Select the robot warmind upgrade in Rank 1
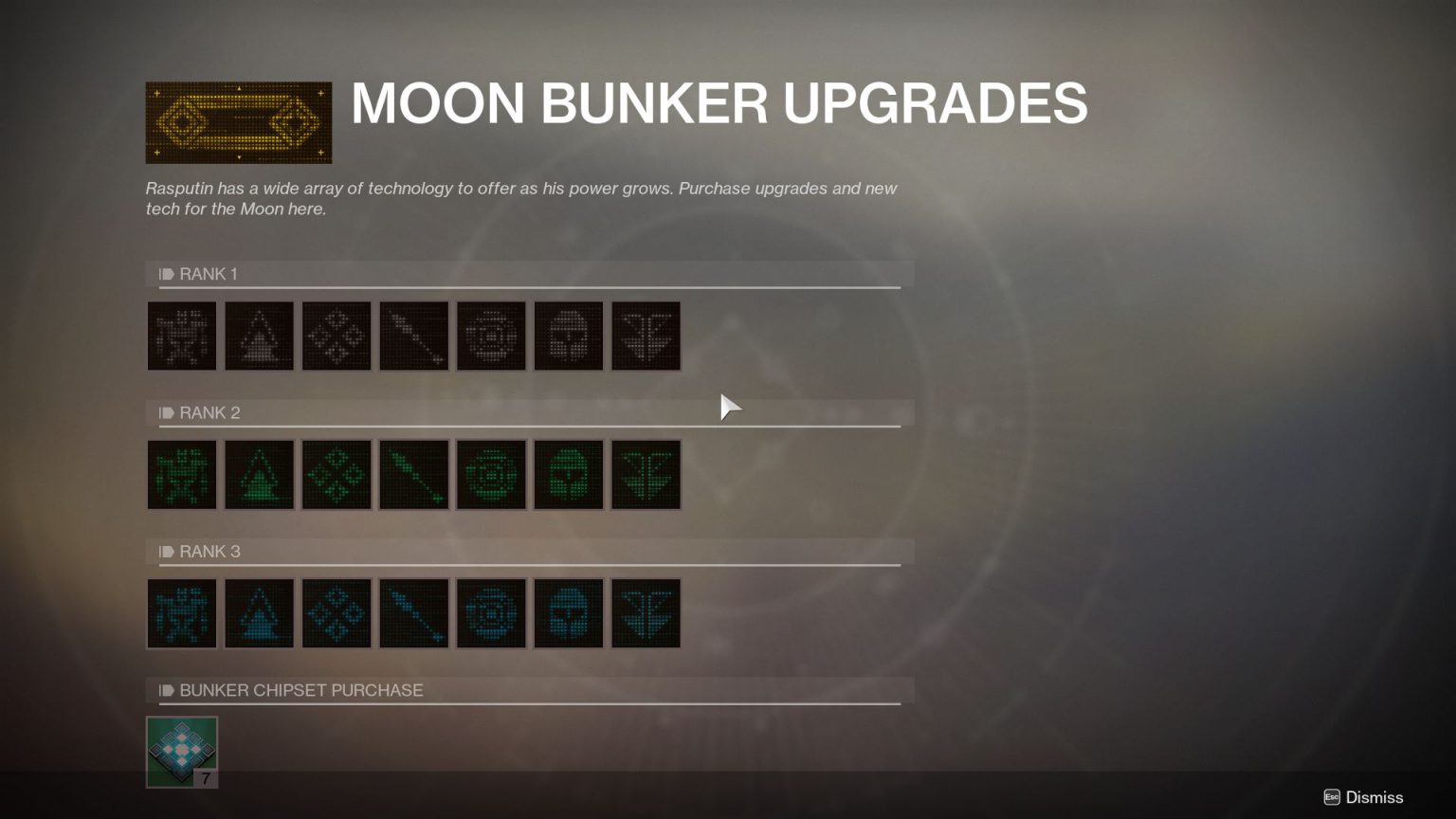The height and width of the screenshot is (819, 1456). click(x=182, y=336)
